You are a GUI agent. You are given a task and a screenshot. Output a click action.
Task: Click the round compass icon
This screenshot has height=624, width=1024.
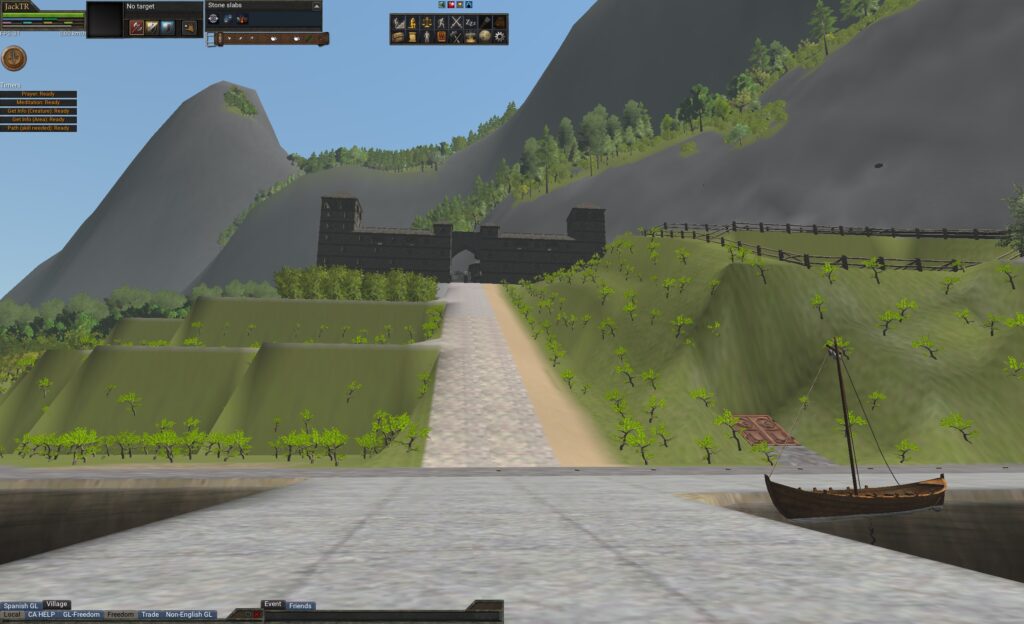click(14, 59)
